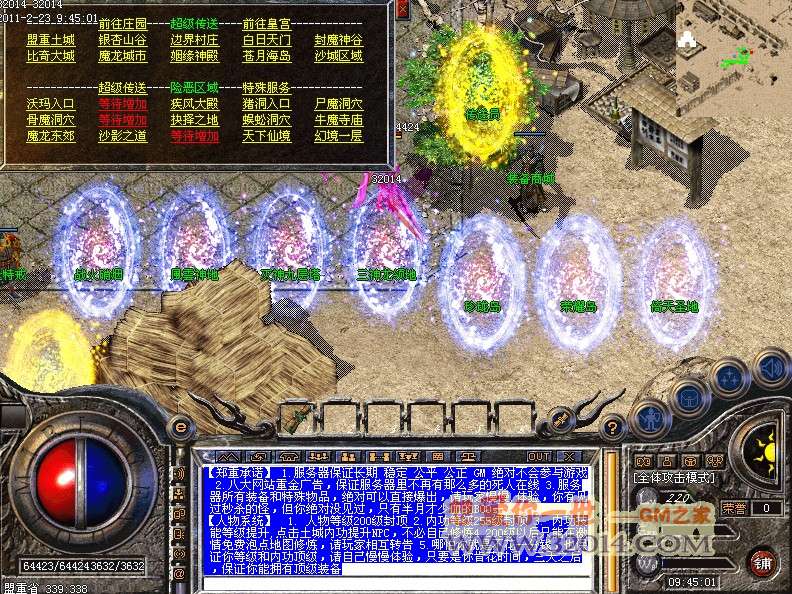Viewport: 792px width, 594px height.
Task: Click the OUT button above chat
Action: click(x=539, y=457)
